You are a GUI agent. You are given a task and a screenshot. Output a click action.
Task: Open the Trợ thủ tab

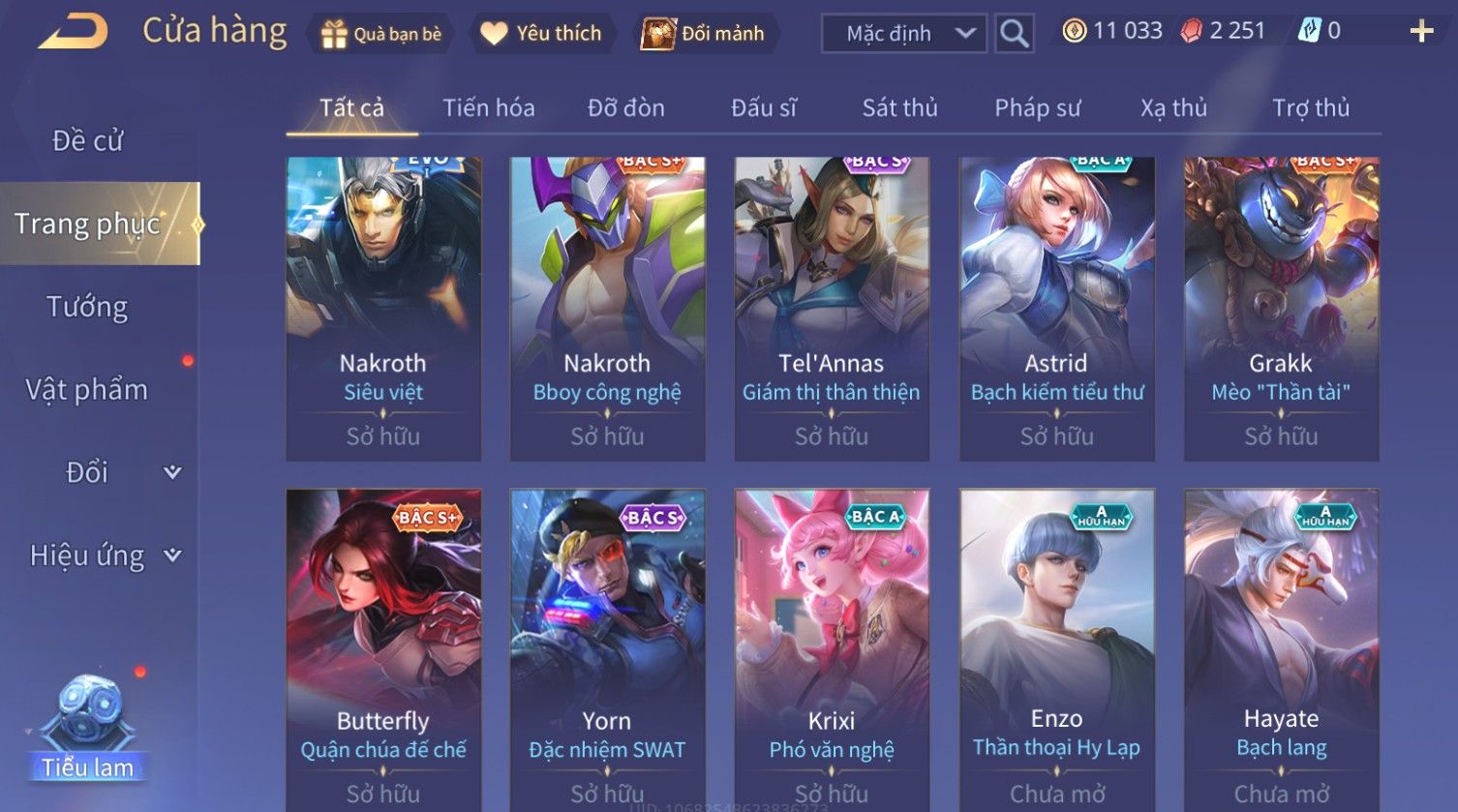click(1310, 107)
